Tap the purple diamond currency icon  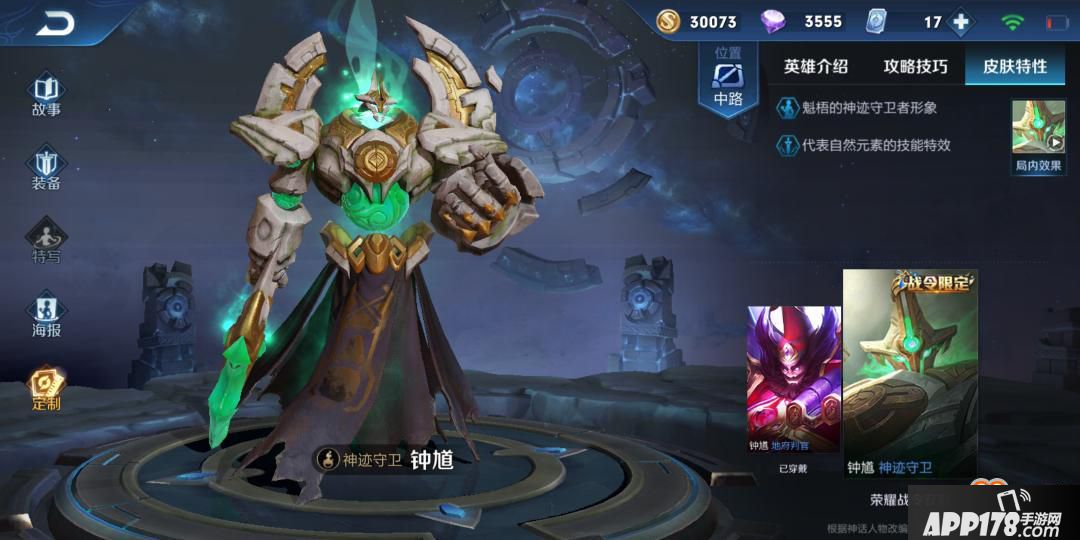[x=774, y=21]
